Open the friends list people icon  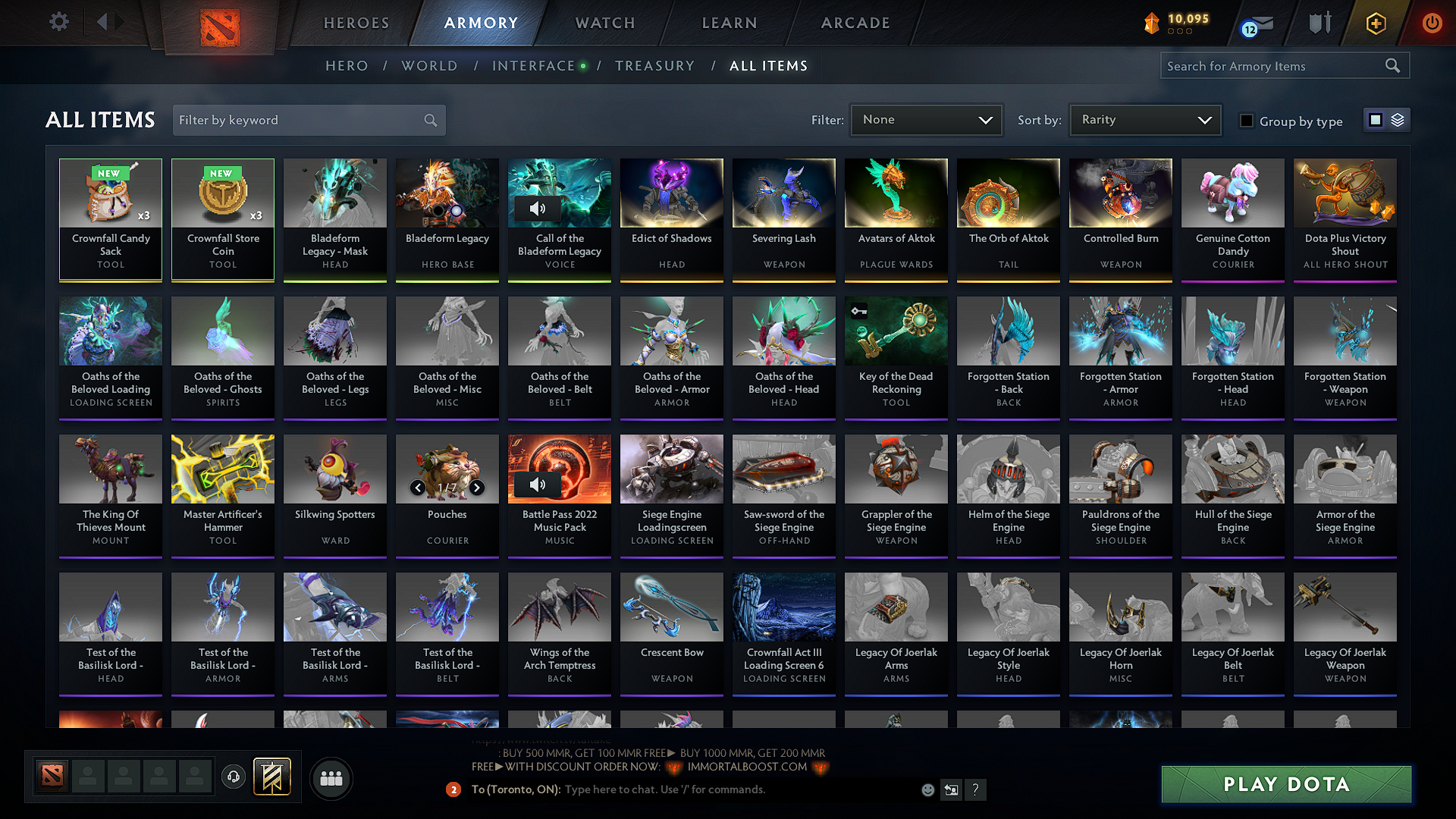click(x=331, y=777)
